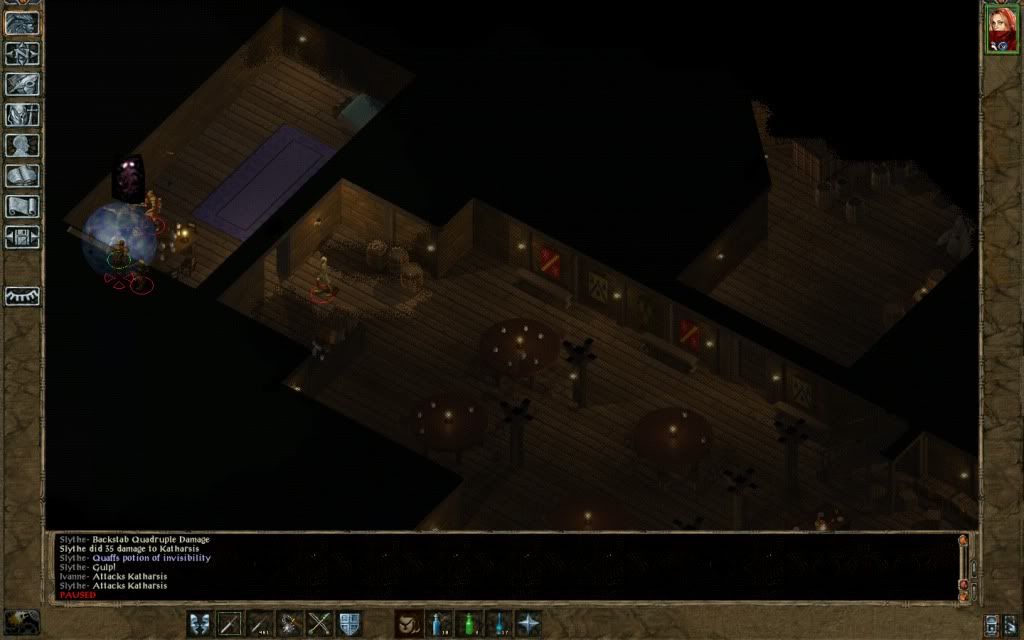Use the green potion quick item
The height and width of the screenshot is (640, 1024).
pos(468,624)
